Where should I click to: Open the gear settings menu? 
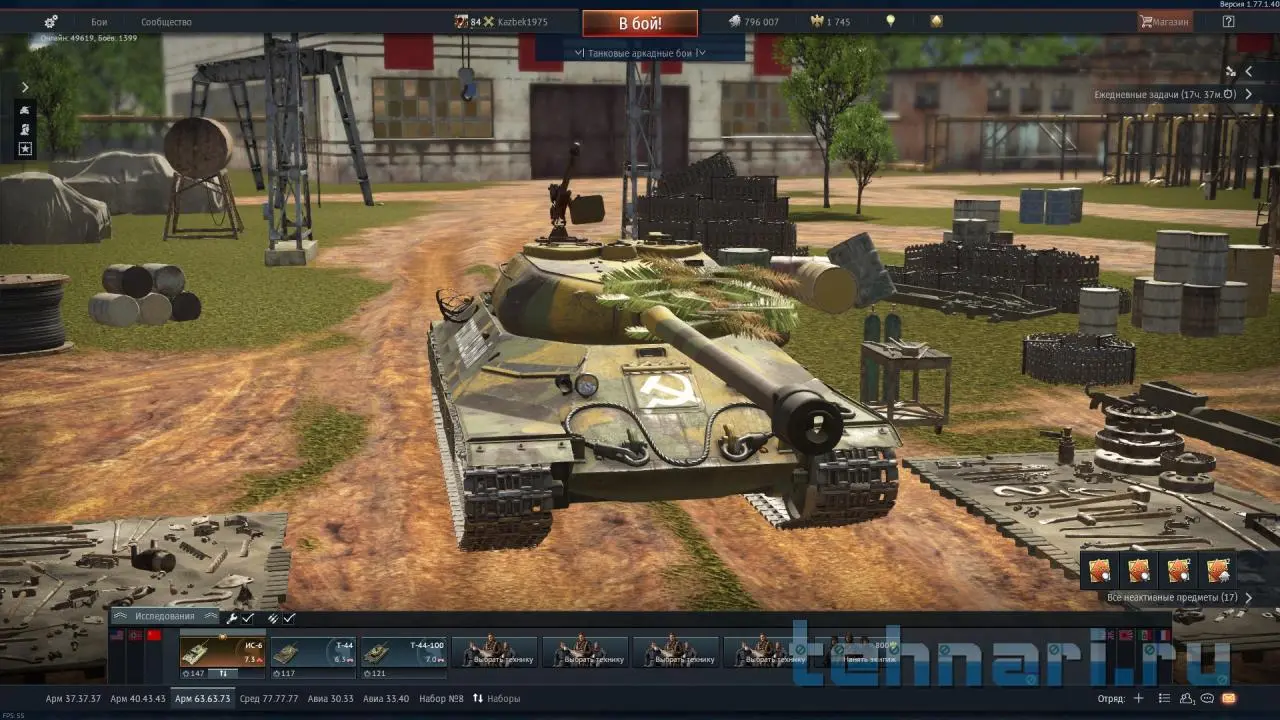[x=51, y=21]
